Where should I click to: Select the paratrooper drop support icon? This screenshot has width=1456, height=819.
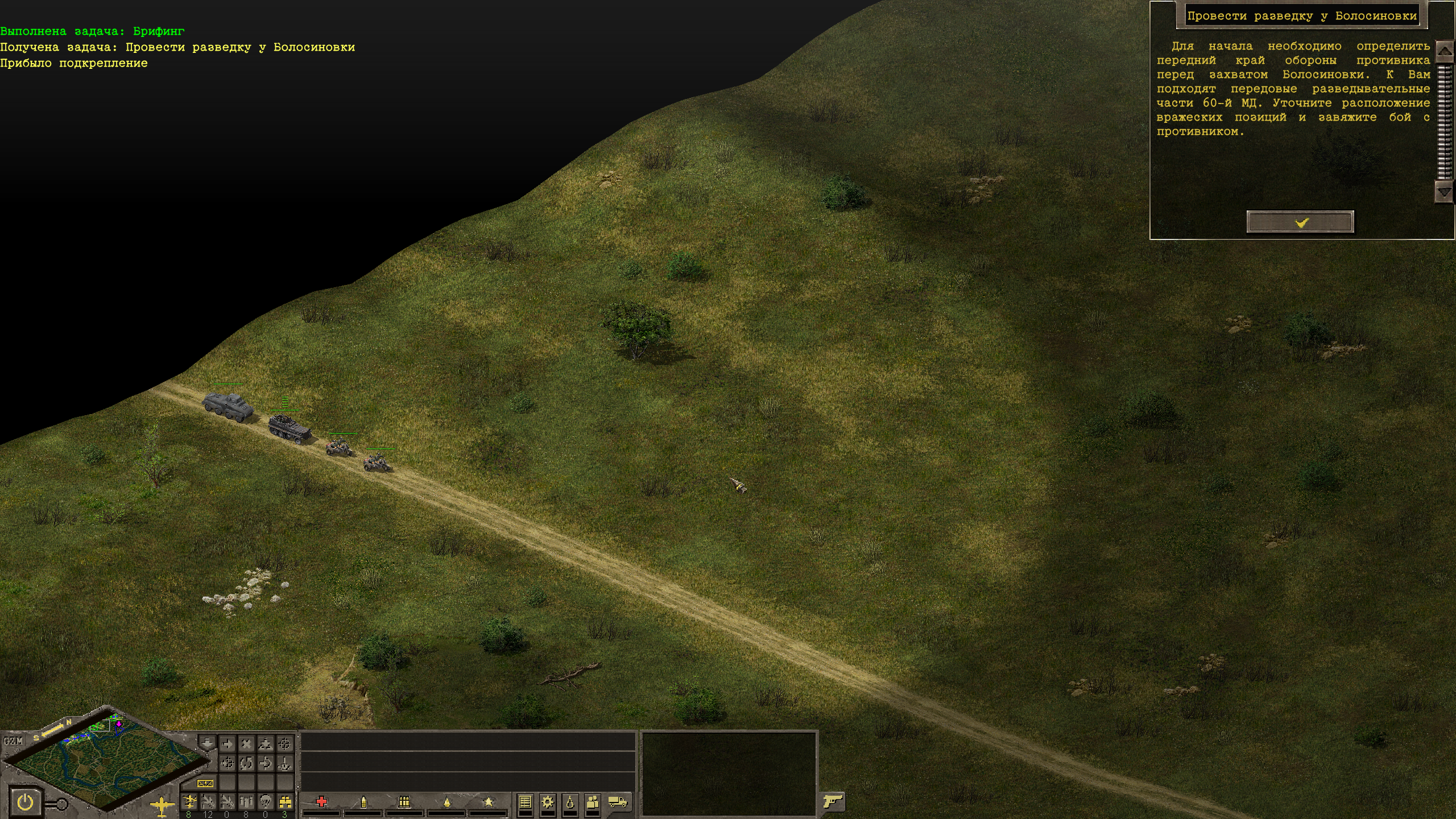click(265, 801)
